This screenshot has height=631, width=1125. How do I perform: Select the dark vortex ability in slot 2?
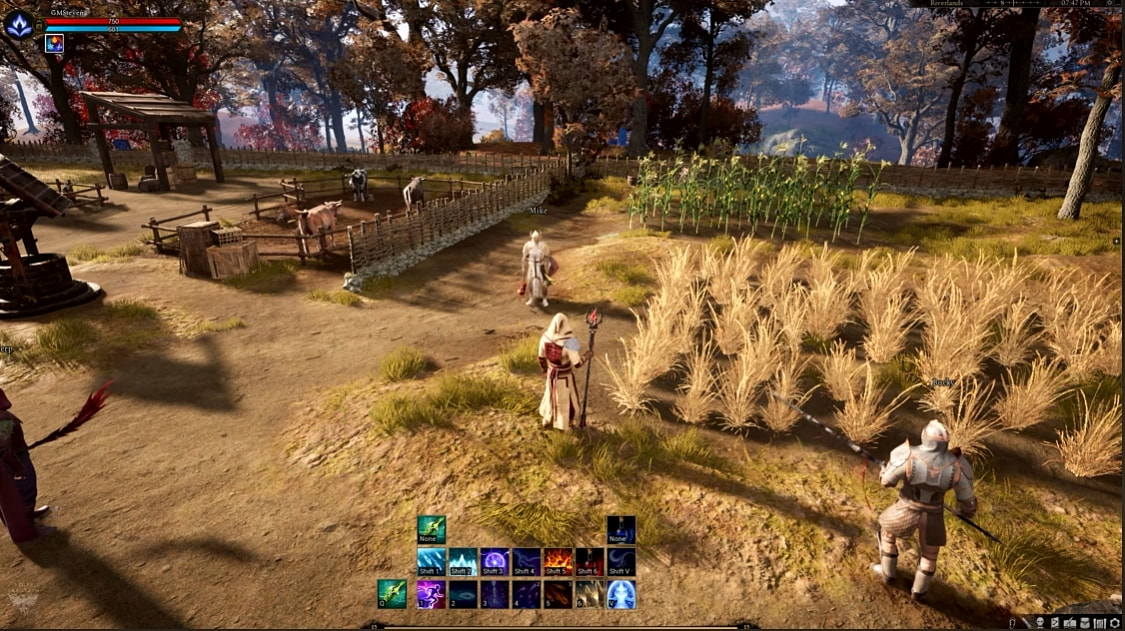pyautogui.click(x=463, y=594)
